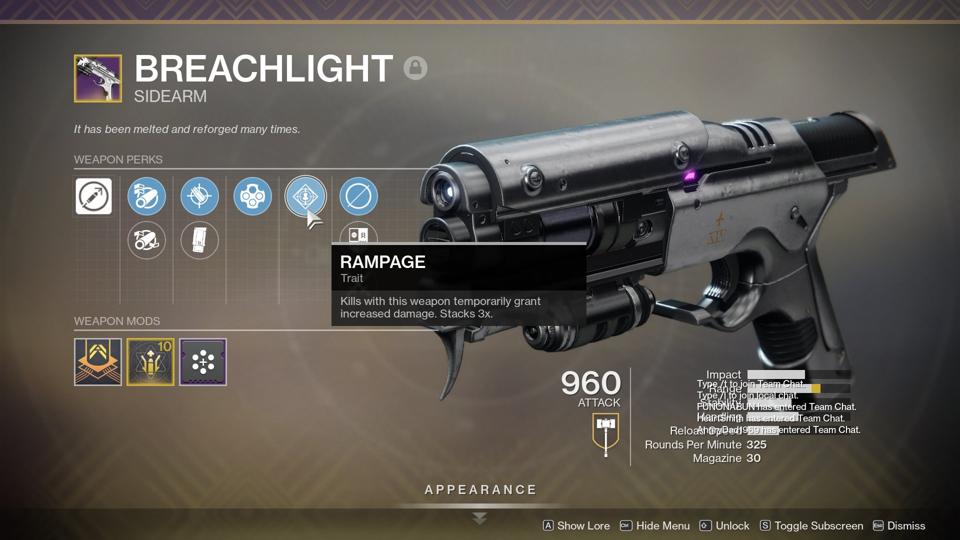
Task: Open the purple weapon mod slot
Action: (203, 362)
